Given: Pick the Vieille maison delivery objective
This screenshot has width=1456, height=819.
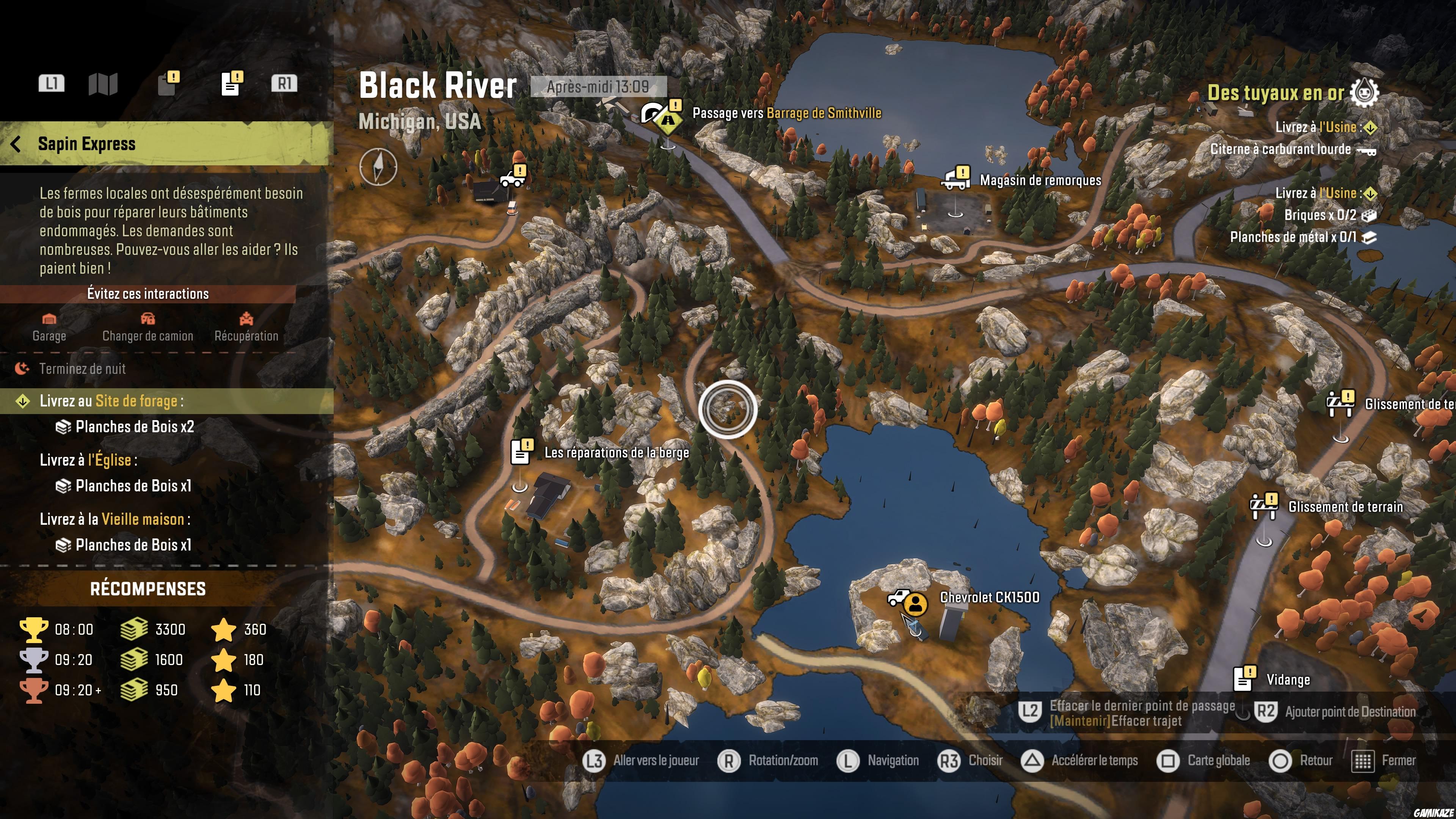Looking at the screenshot, I should [114, 519].
